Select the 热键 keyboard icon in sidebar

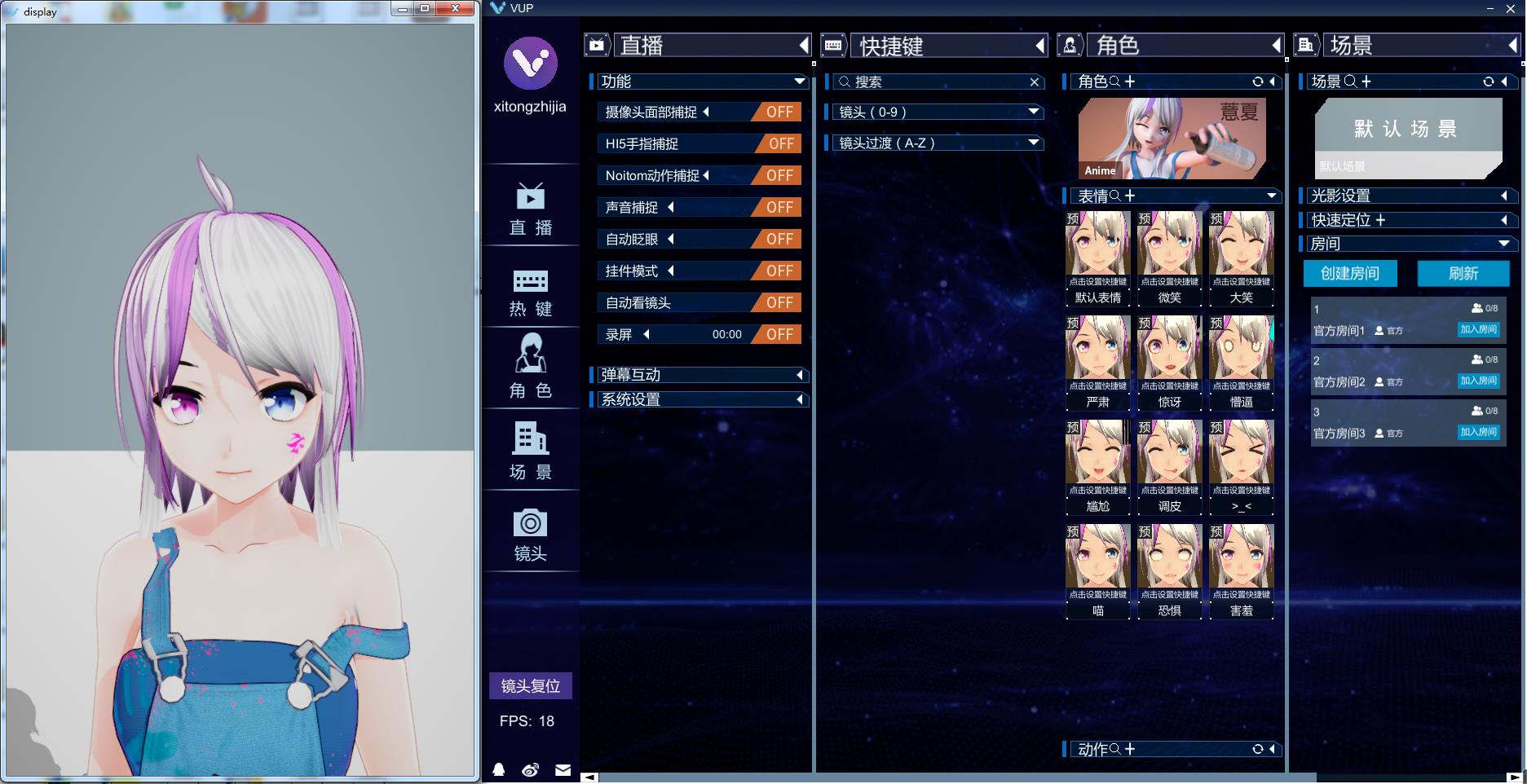tap(531, 290)
